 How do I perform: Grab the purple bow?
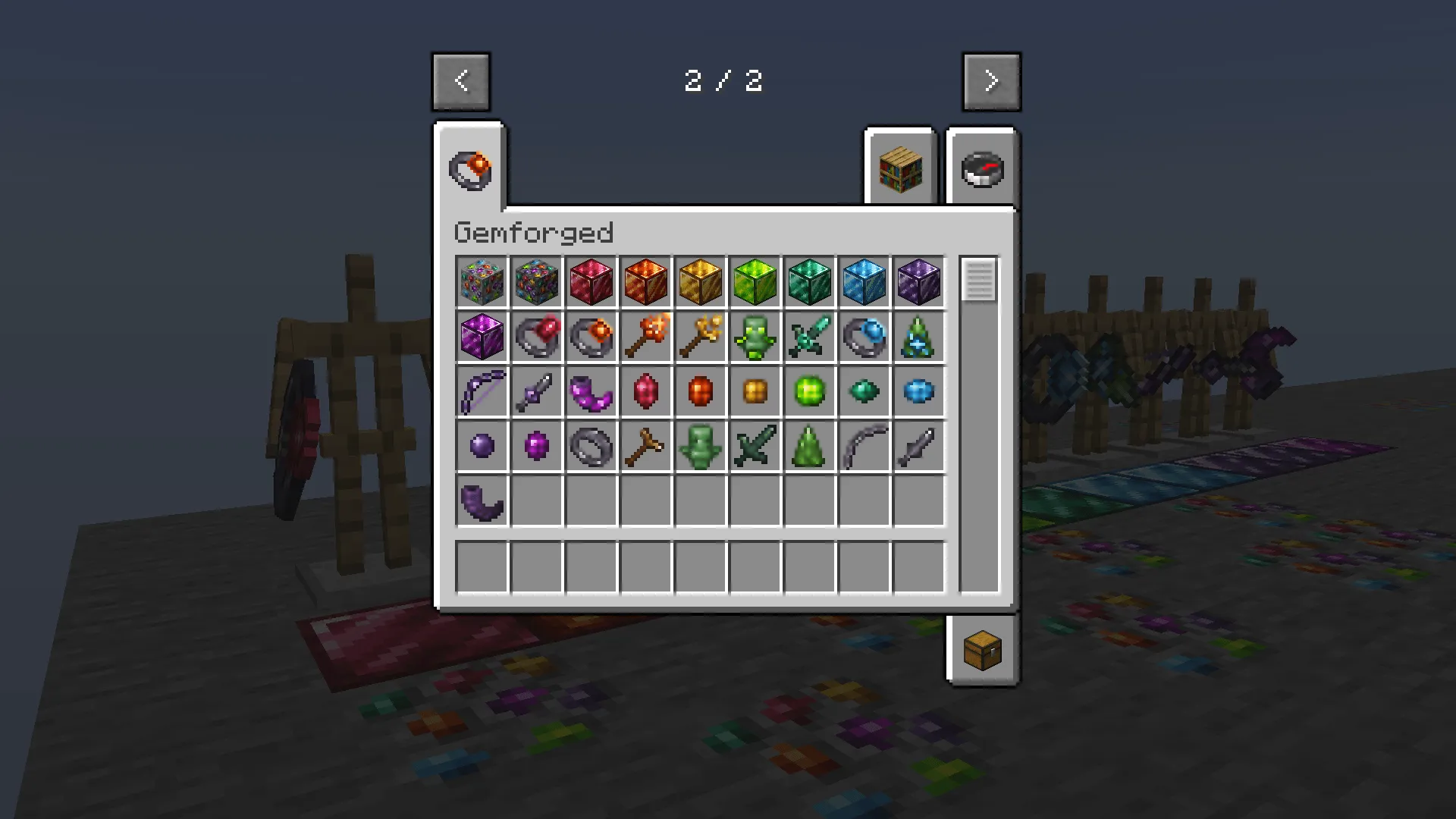pyautogui.click(x=482, y=391)
